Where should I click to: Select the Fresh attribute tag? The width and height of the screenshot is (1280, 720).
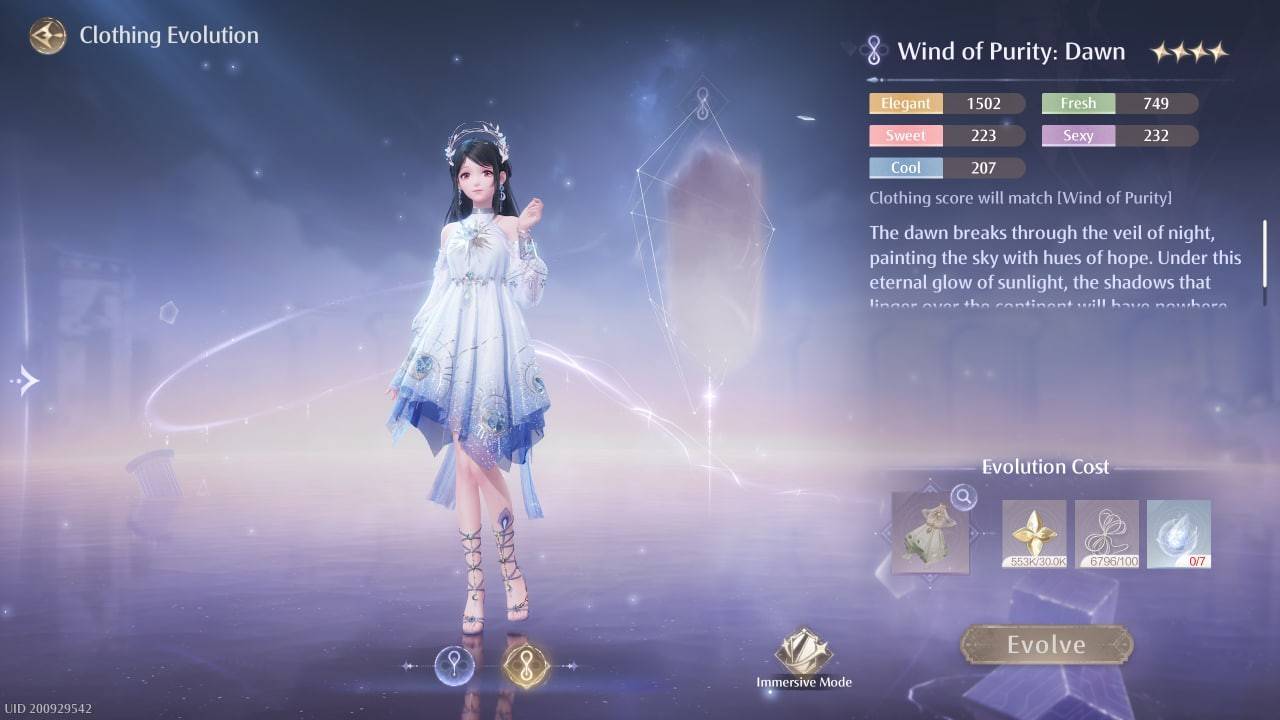(1078, 103)
